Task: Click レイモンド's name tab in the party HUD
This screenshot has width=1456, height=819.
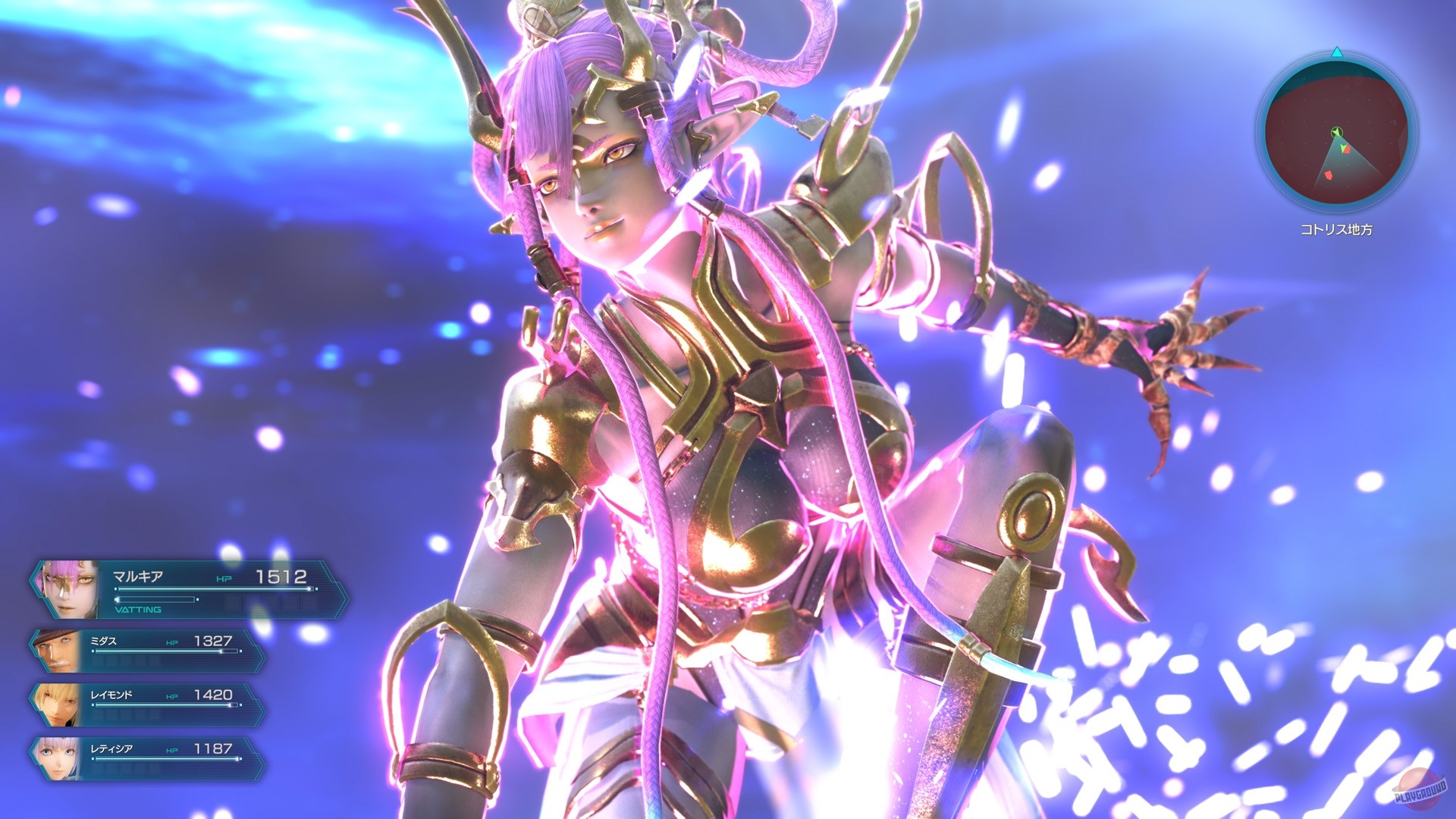Action: pyautogui.click(x=111, y=694)
